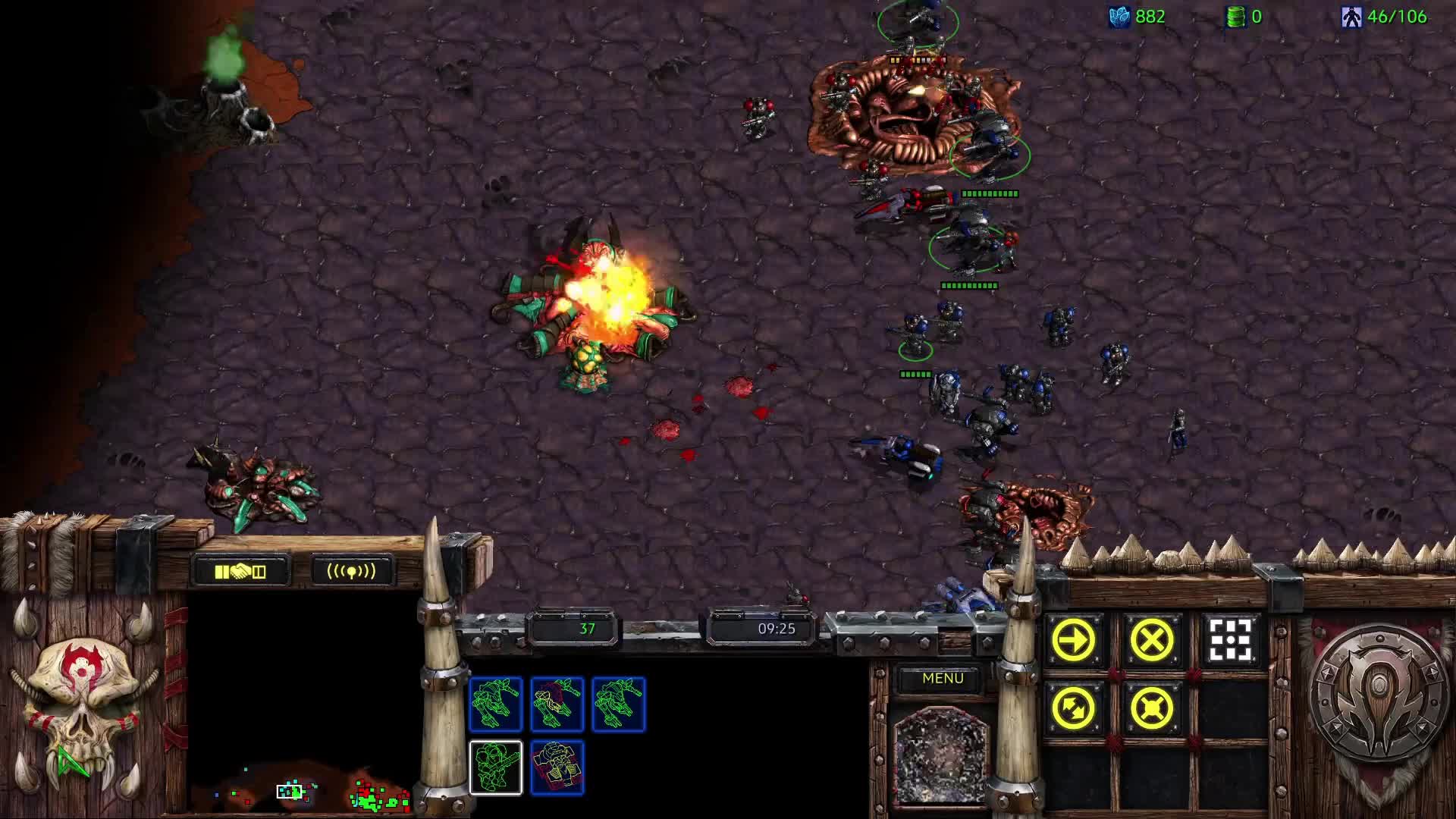Open the in-game MENU
This screenshot has height=819, width=1456.
tap(943, 678)
